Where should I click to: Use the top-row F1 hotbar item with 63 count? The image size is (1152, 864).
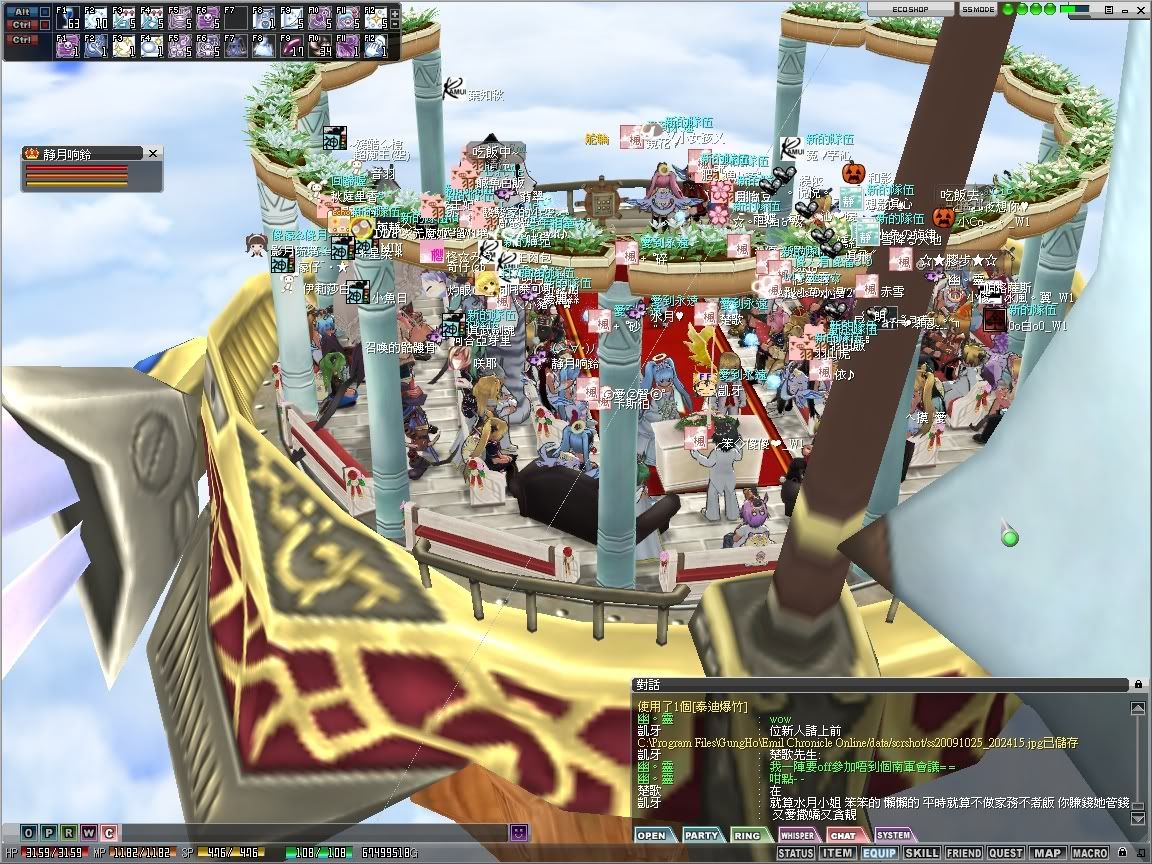(x=68, y=19)
